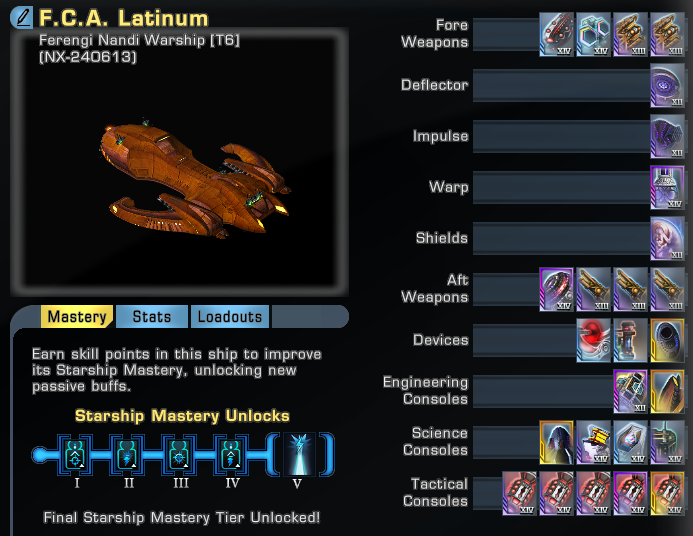Choose Starship Mastery tier II icon

[128, 453]
